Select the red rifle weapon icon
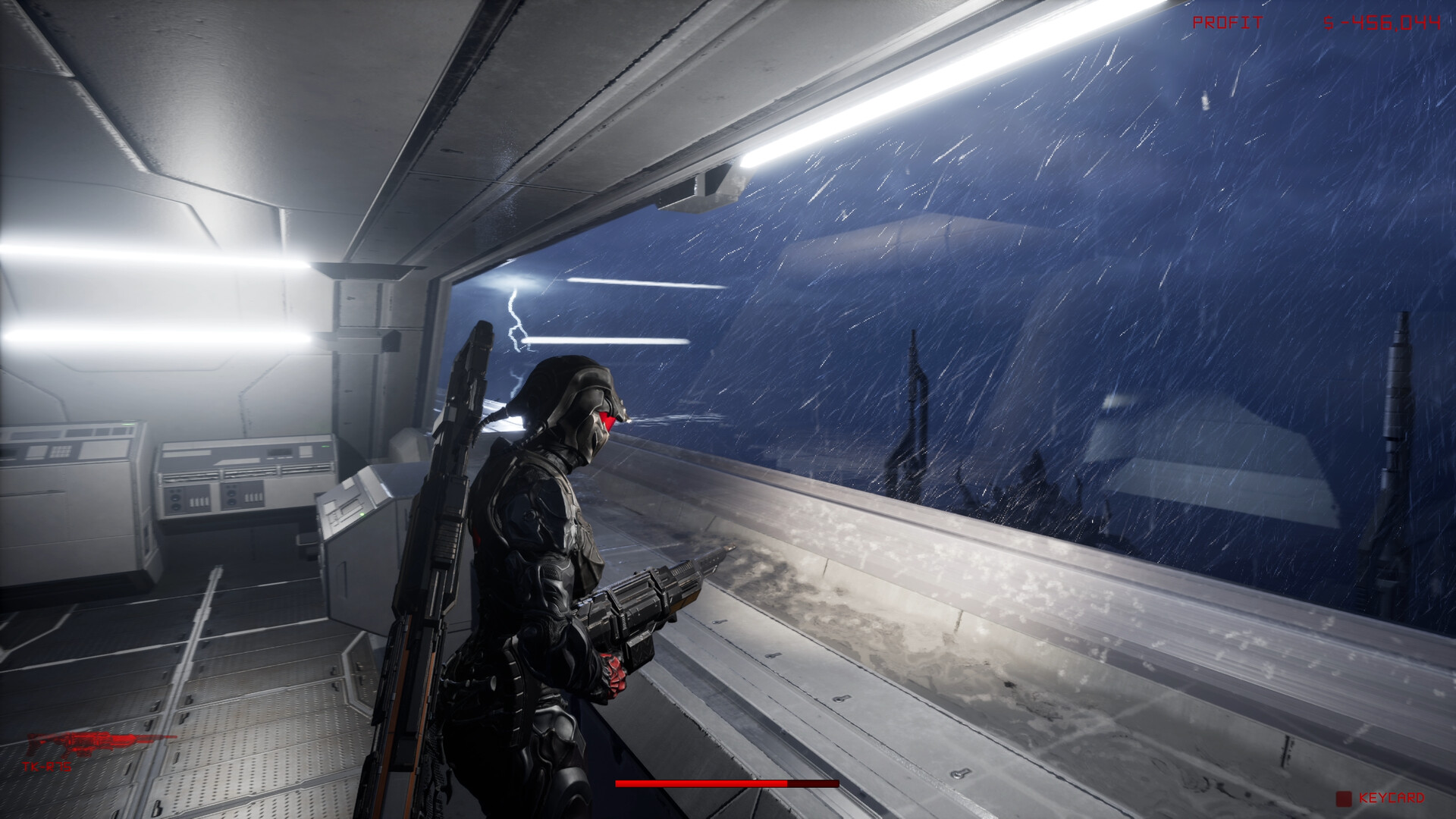The height and width of the screenshot is (819, 1456). click(99, 744)
